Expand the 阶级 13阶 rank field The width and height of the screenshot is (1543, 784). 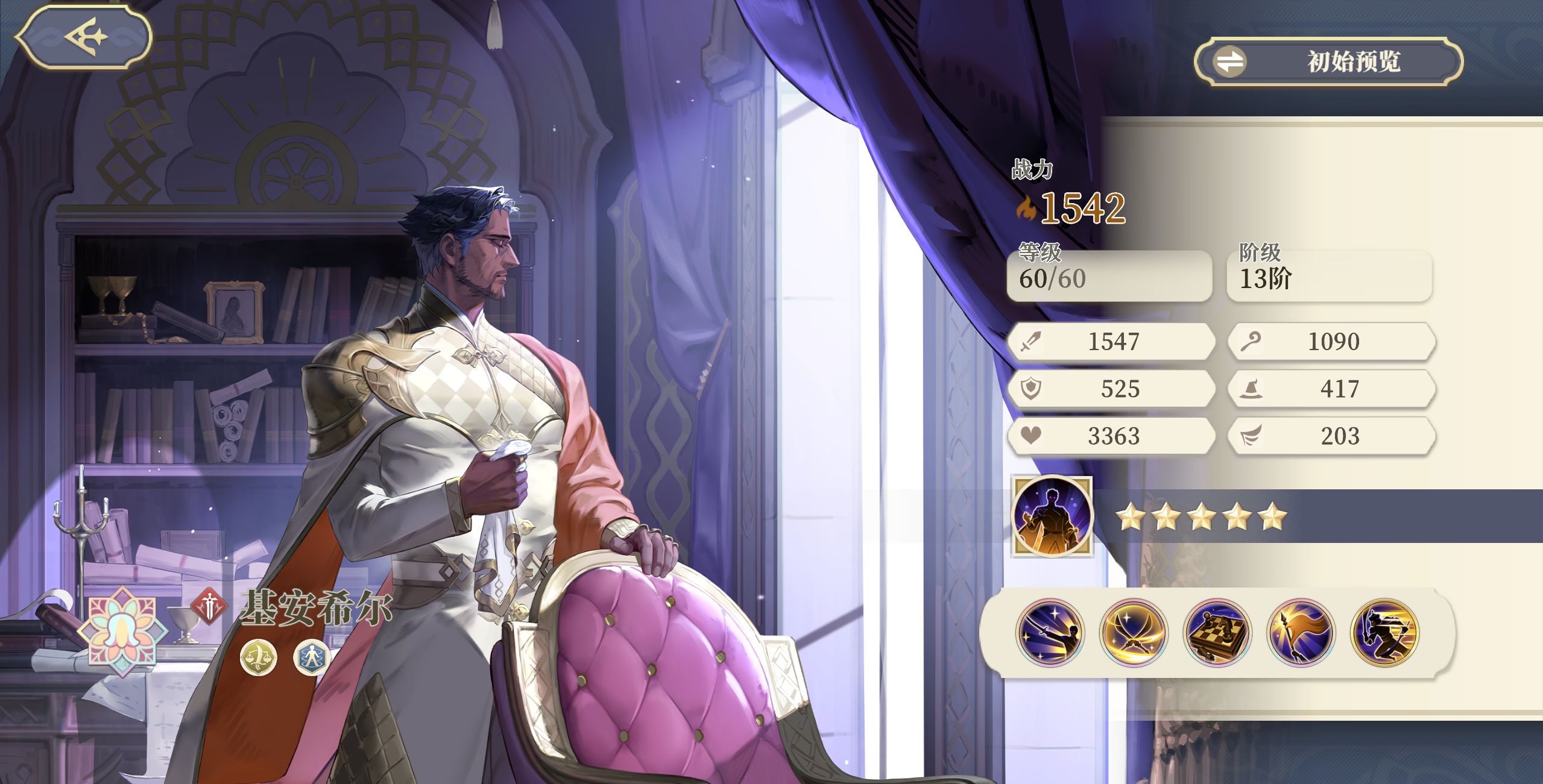1330,276
